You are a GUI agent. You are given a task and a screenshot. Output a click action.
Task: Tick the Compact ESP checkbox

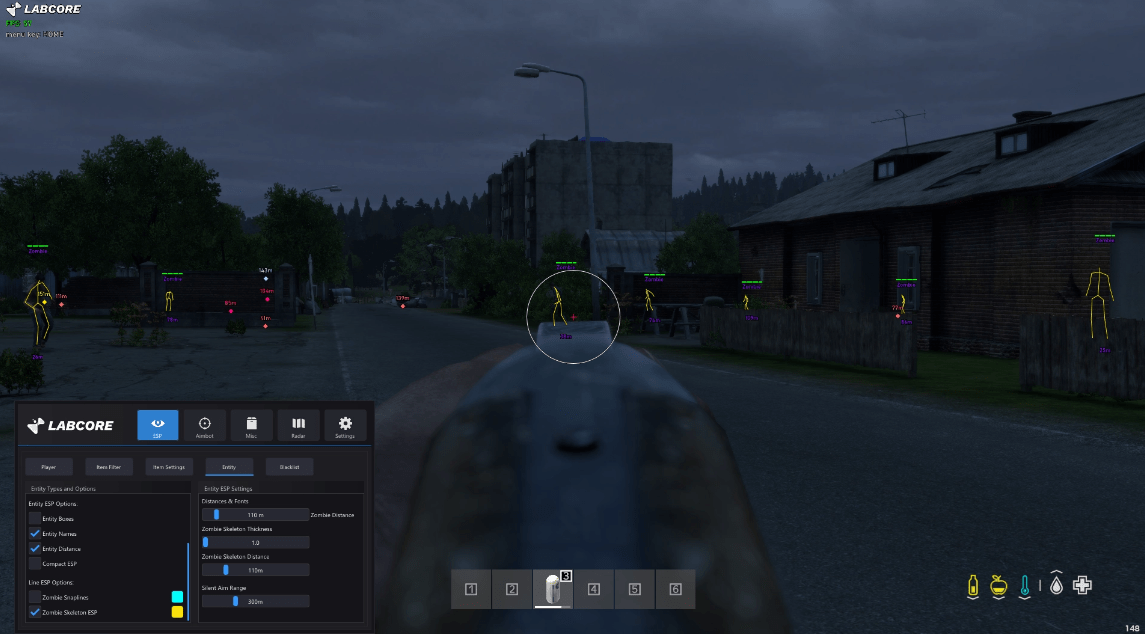[x=35, y=564]
